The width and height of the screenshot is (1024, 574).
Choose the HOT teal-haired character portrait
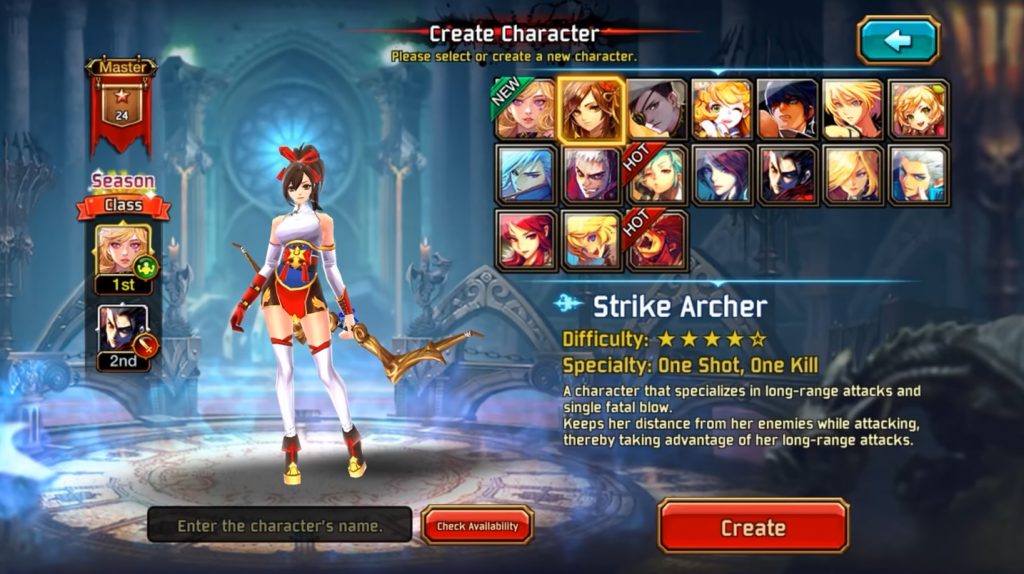point(657,175)
